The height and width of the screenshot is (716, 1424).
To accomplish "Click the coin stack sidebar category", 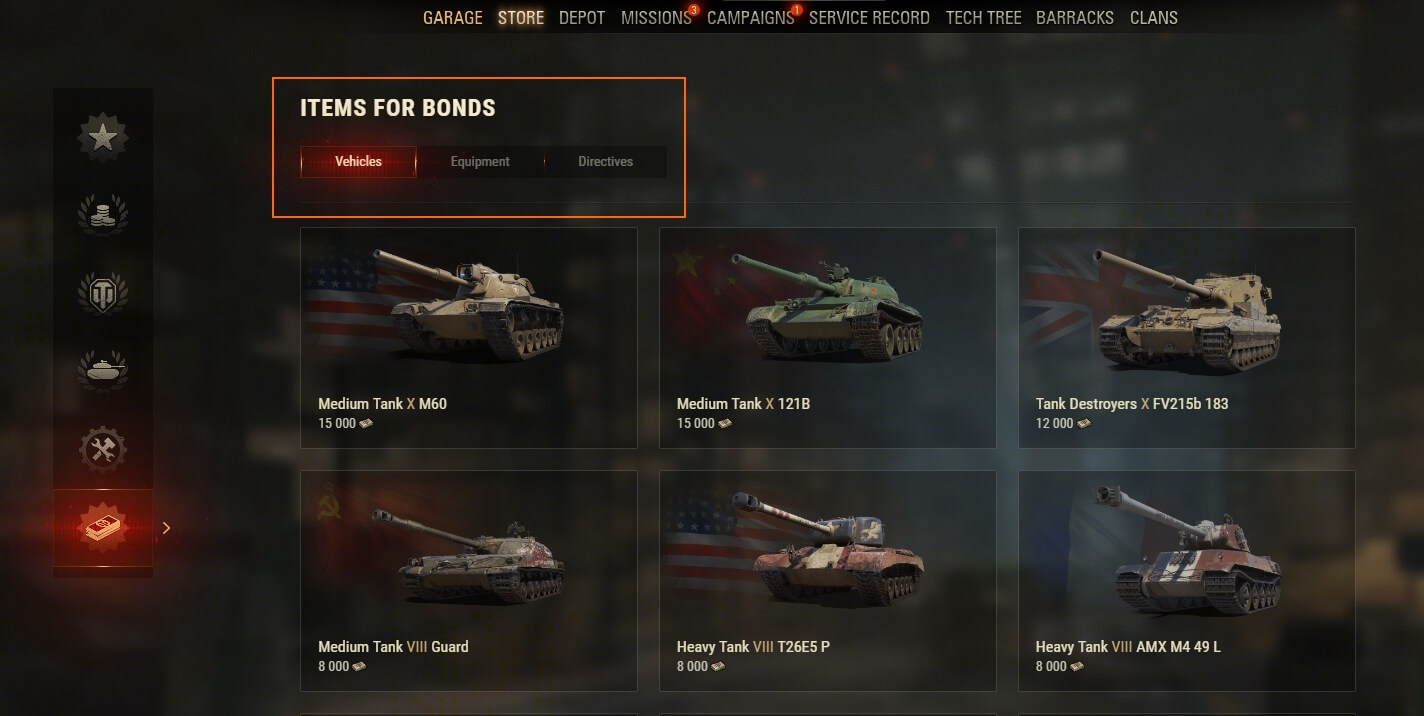I will click(x=103, y=215).
